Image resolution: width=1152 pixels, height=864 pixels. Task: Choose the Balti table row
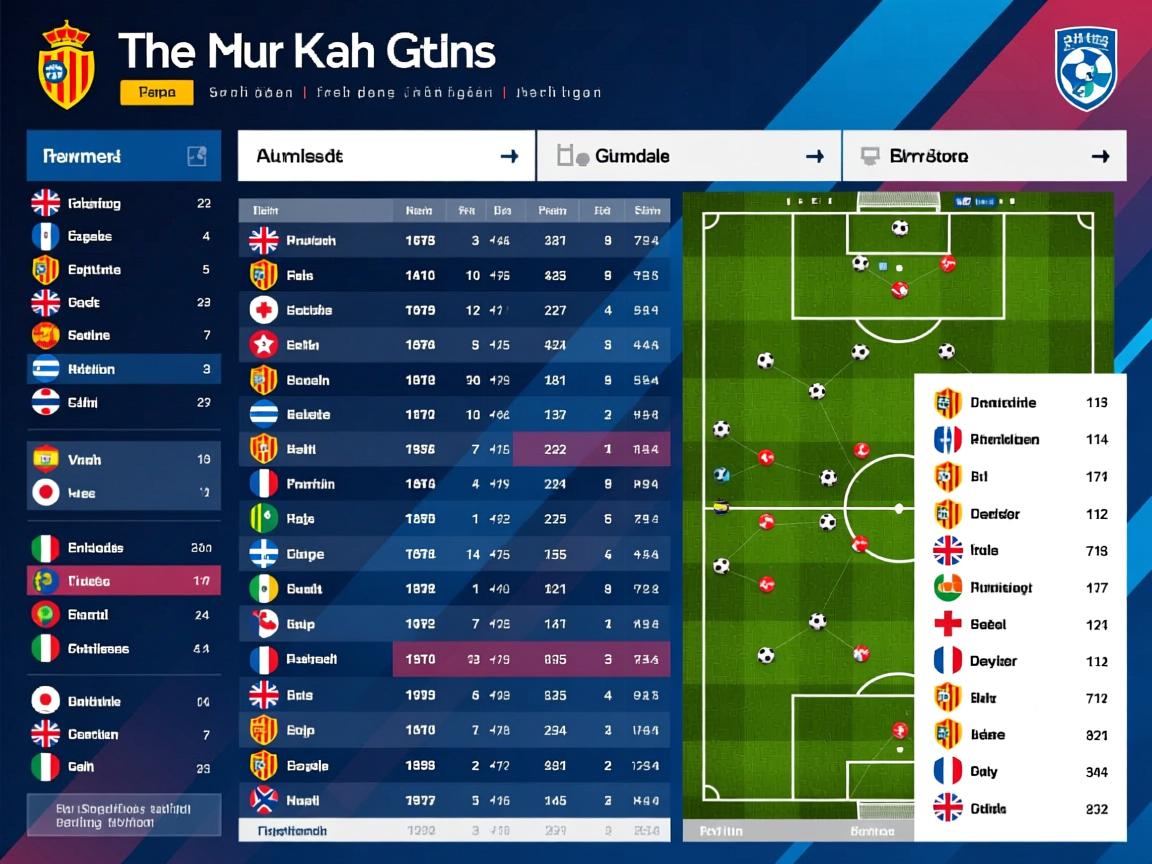(x=454, y=450)
